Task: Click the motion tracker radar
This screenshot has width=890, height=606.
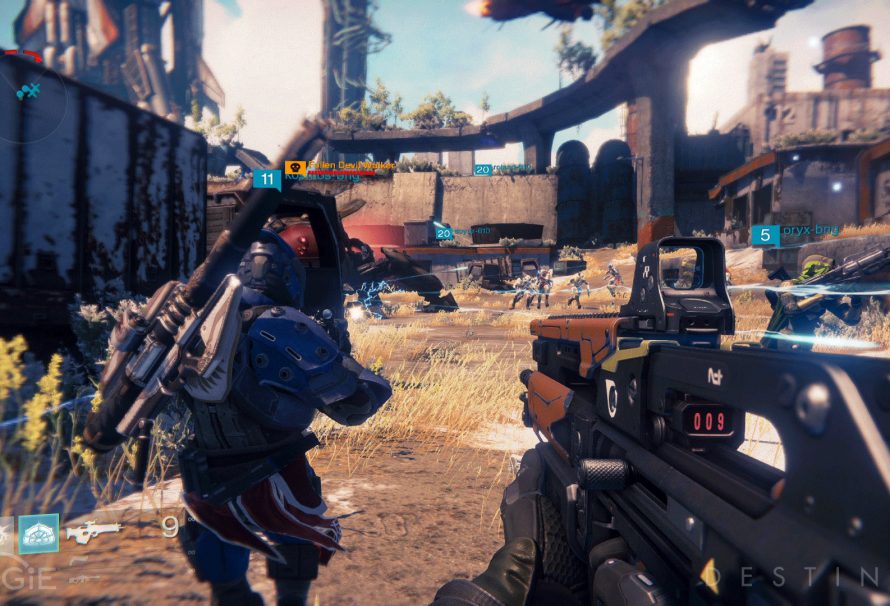Action: 30,93
